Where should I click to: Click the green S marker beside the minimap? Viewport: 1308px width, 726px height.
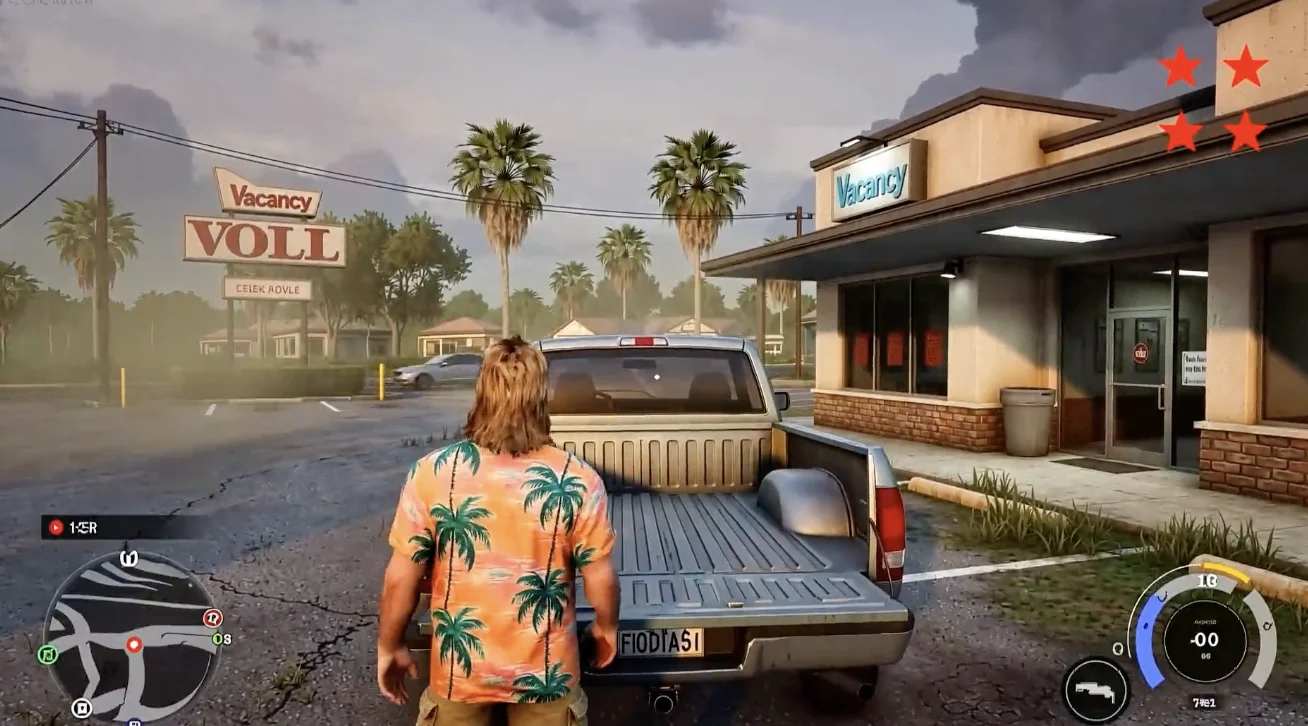coord(217,638)
